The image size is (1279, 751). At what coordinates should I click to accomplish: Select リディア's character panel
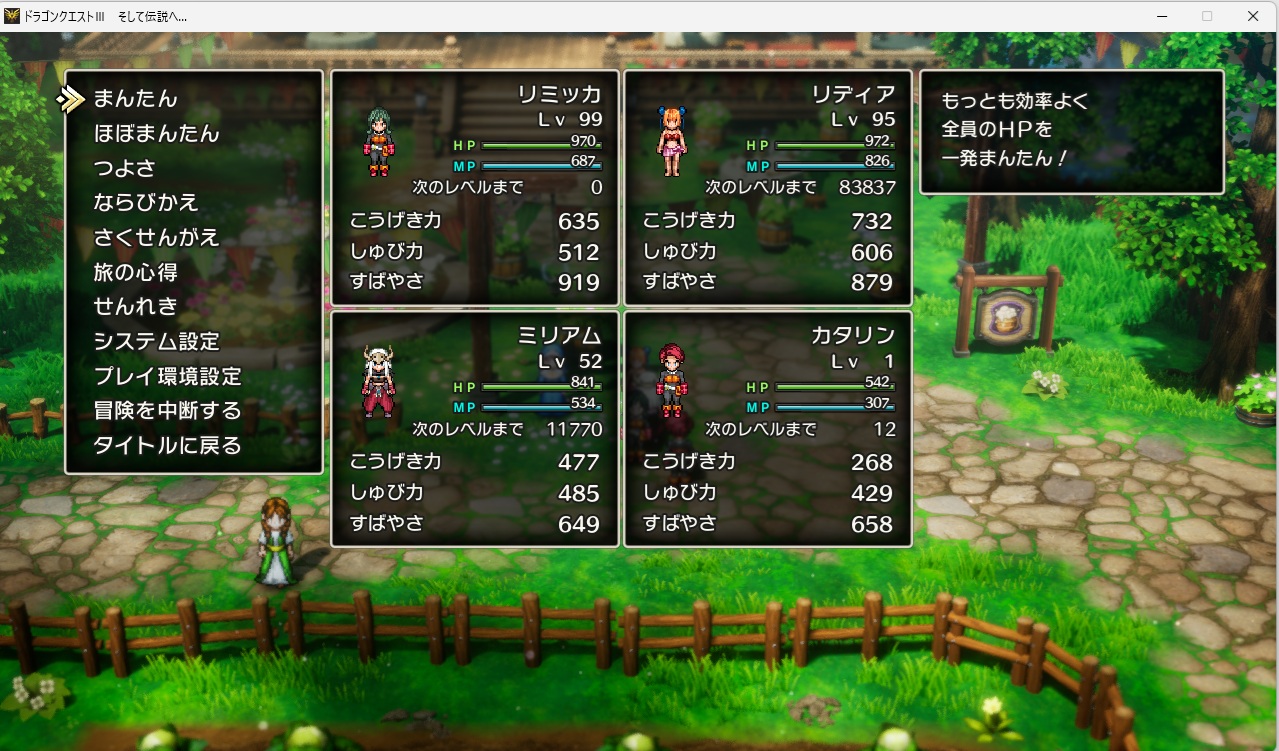click(767, 188)
